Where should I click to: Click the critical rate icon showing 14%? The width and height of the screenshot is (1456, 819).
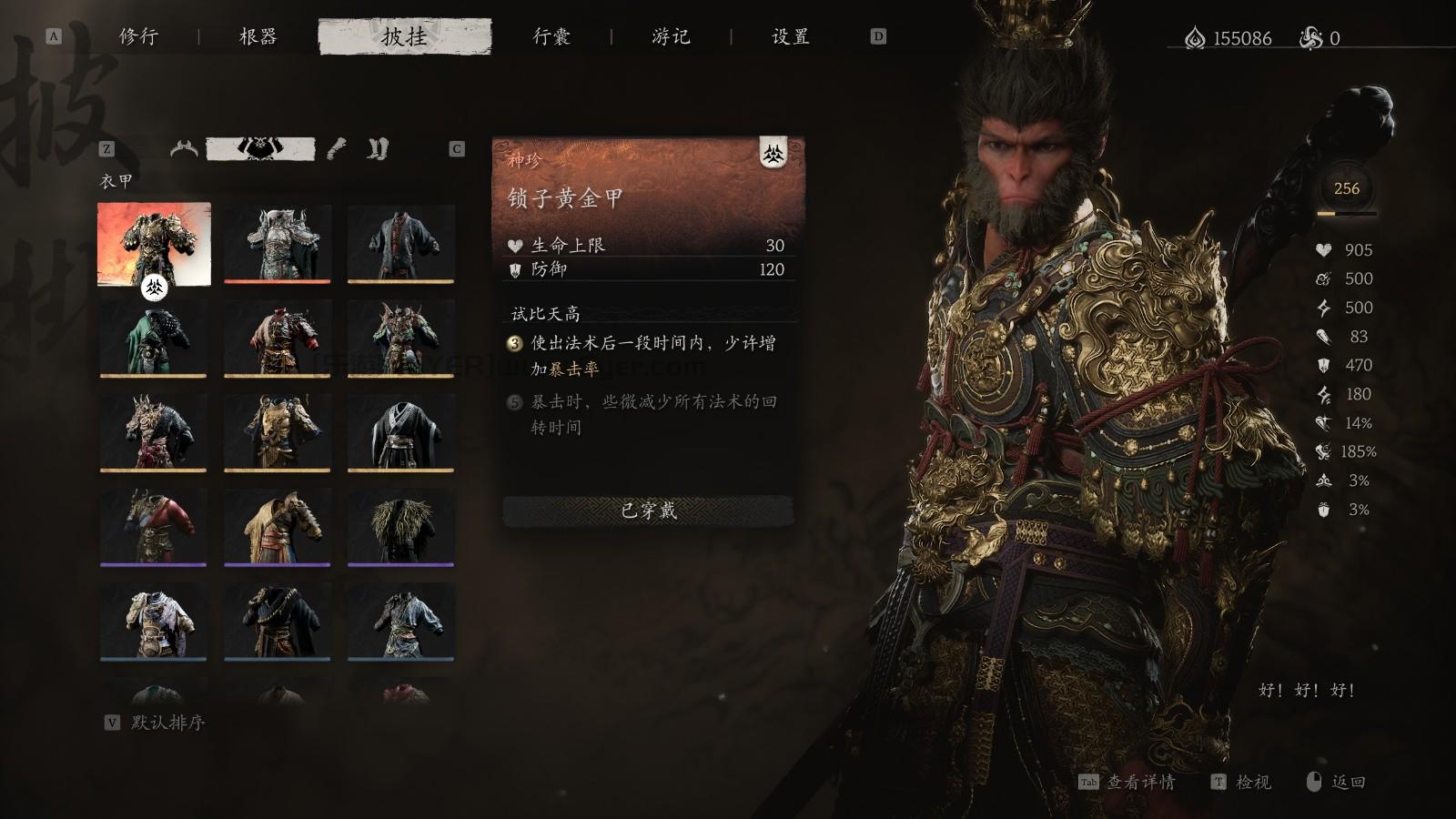click(1321, 423)
